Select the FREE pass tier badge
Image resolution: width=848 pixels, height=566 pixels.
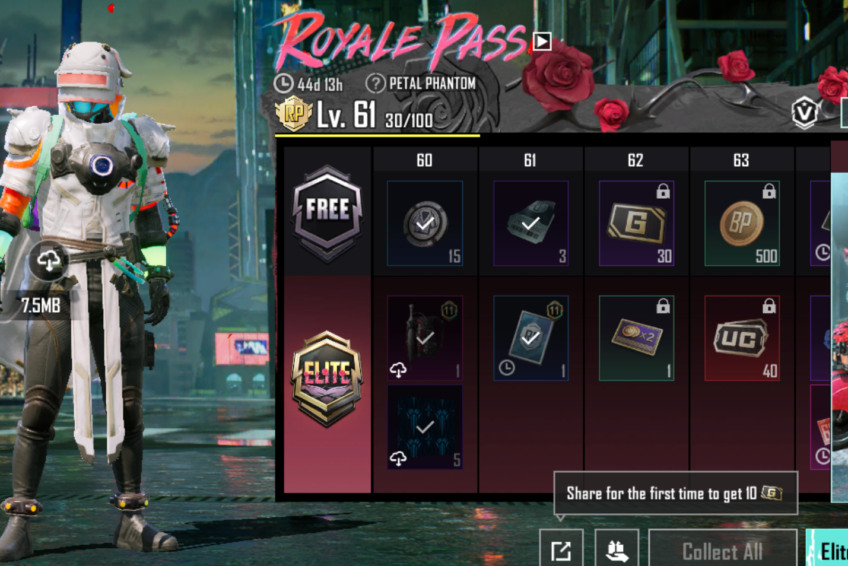tap(326, 209)
